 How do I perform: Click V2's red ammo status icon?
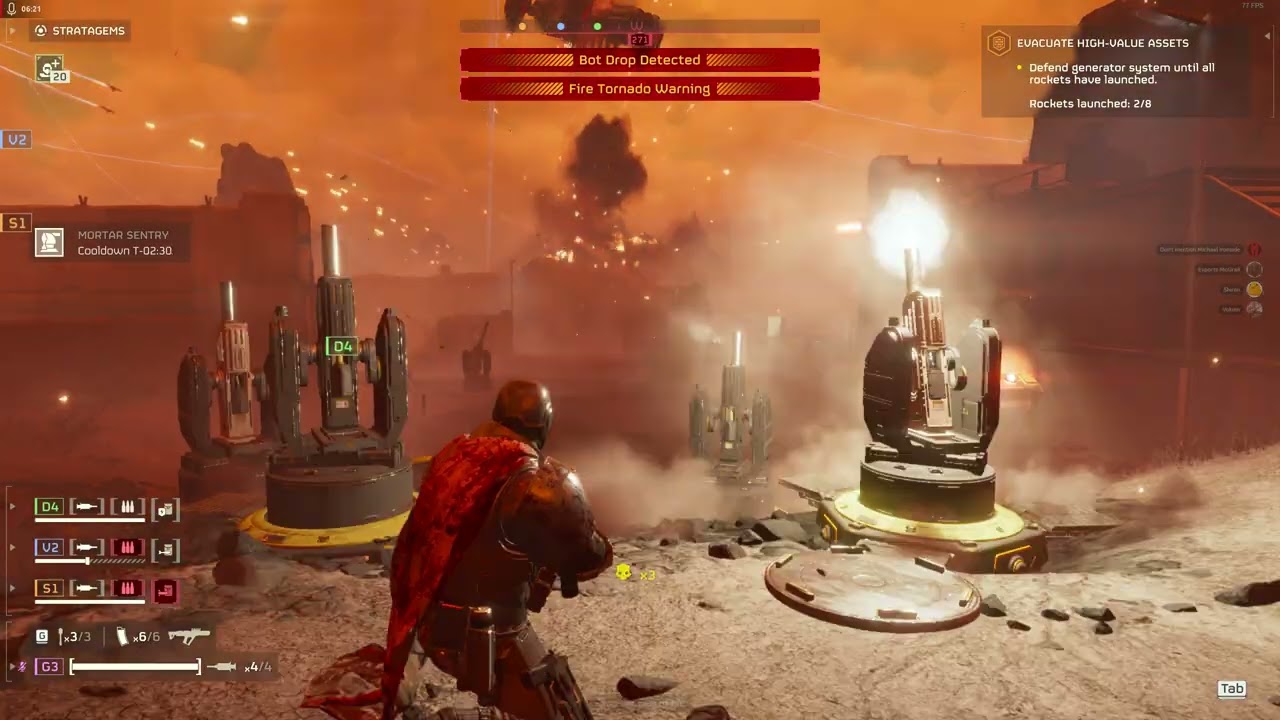[x=128, y=548]
